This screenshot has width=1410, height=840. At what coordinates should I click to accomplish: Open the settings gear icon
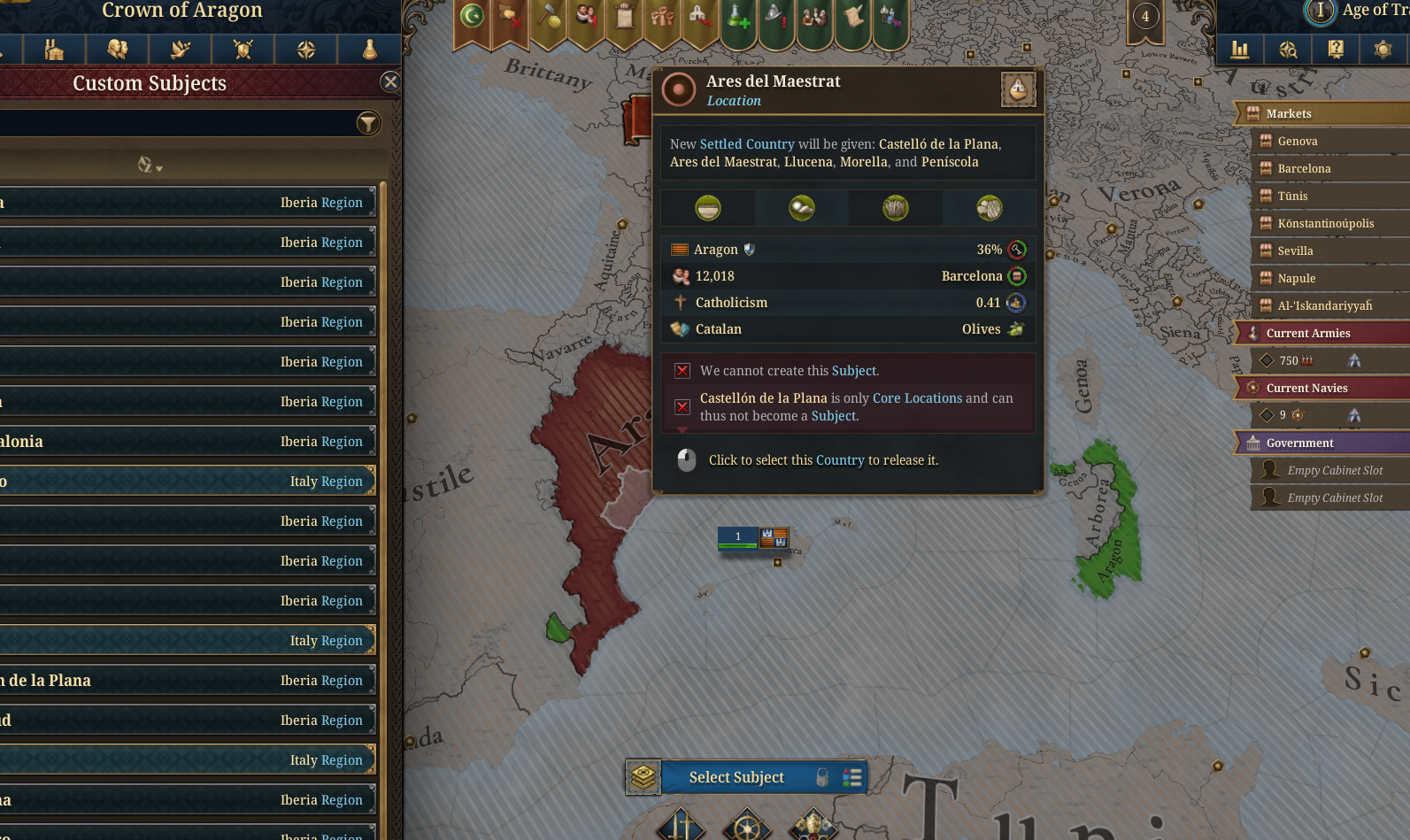1382,50
